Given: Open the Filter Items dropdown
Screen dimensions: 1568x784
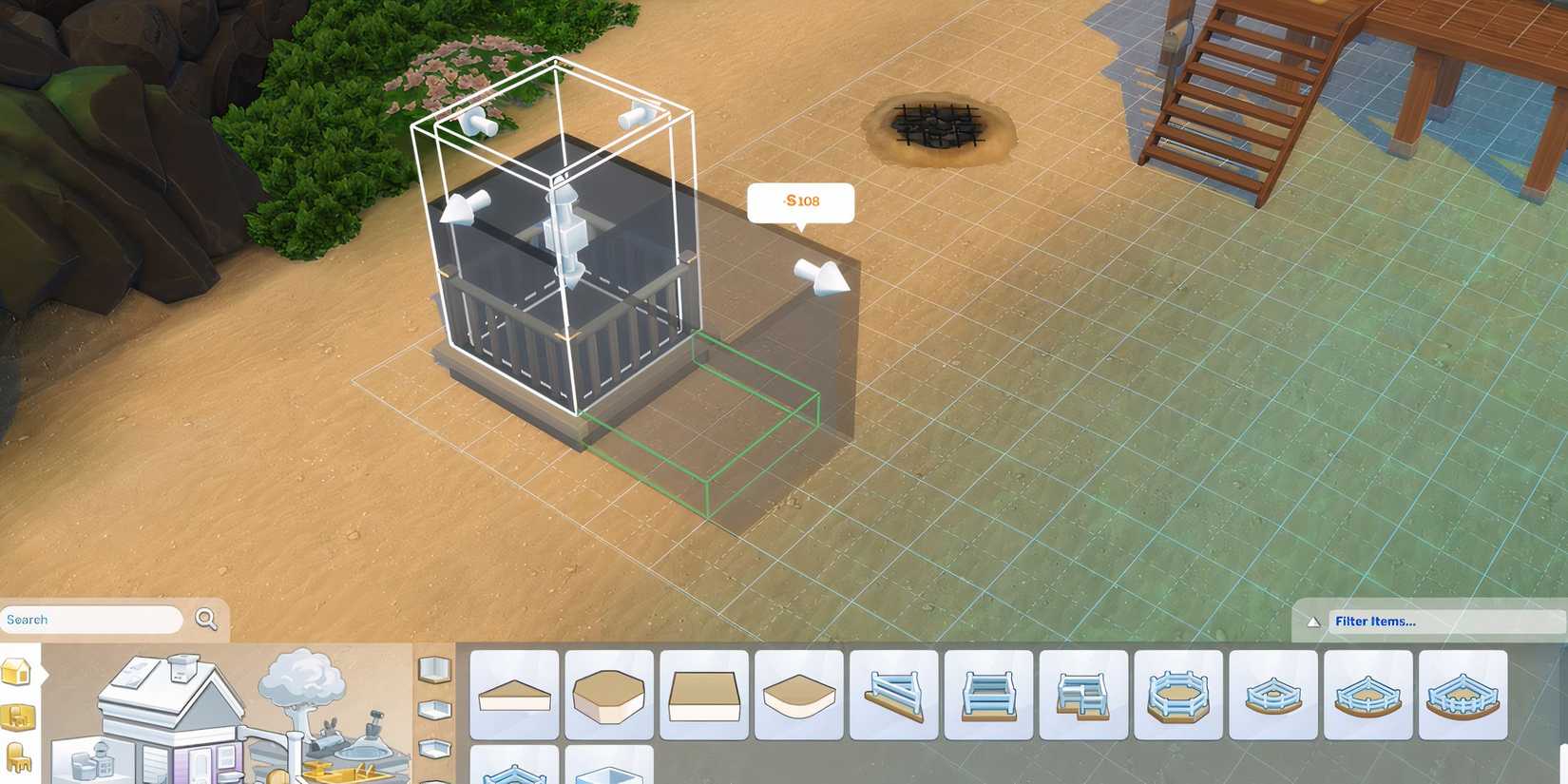Looking at the screenshot, I should (x=1376, y=621).
